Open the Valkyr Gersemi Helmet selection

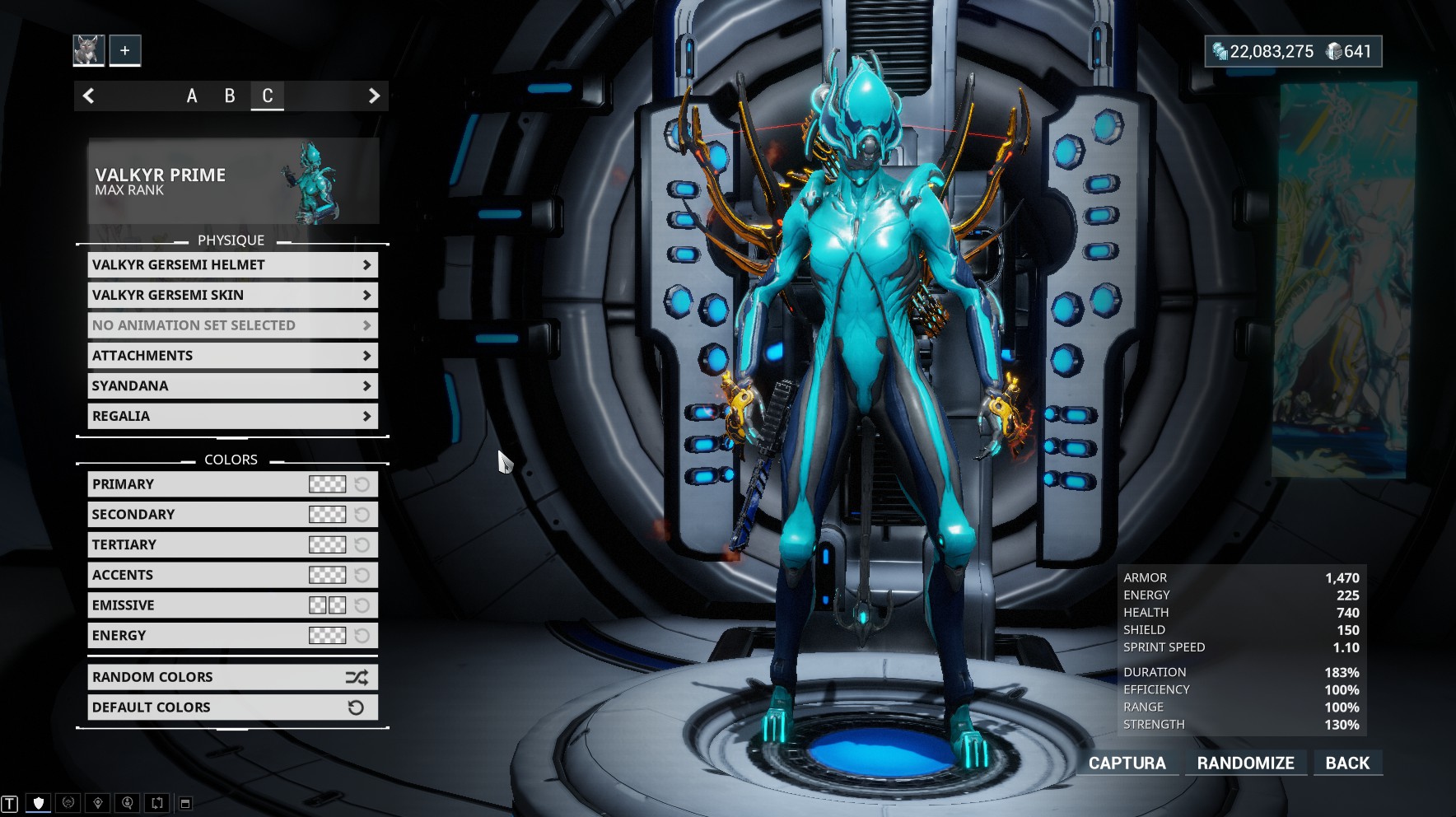[x=232, y=265]
